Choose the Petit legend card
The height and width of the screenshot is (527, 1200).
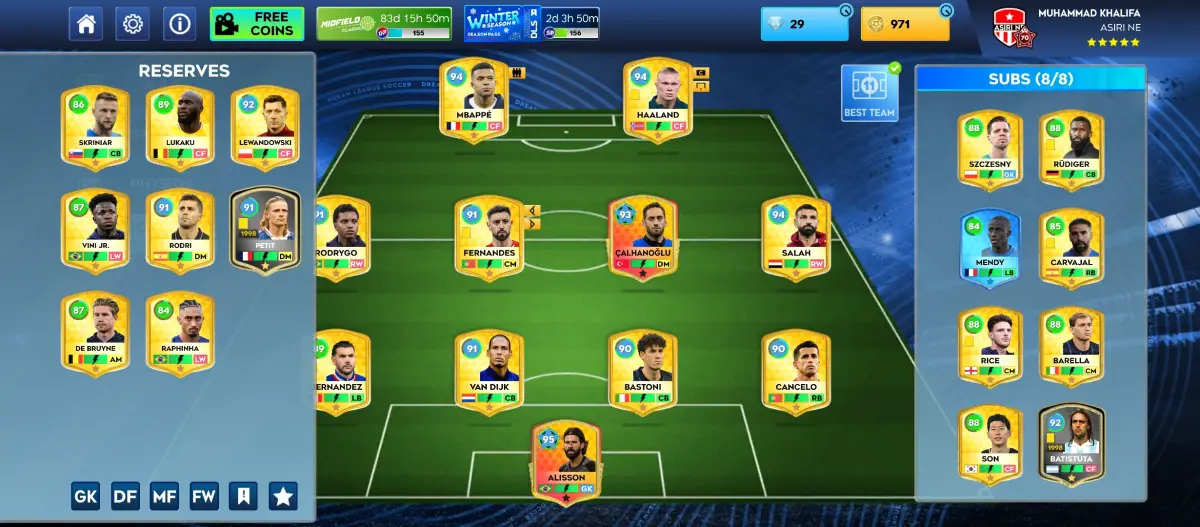[265, 231]
